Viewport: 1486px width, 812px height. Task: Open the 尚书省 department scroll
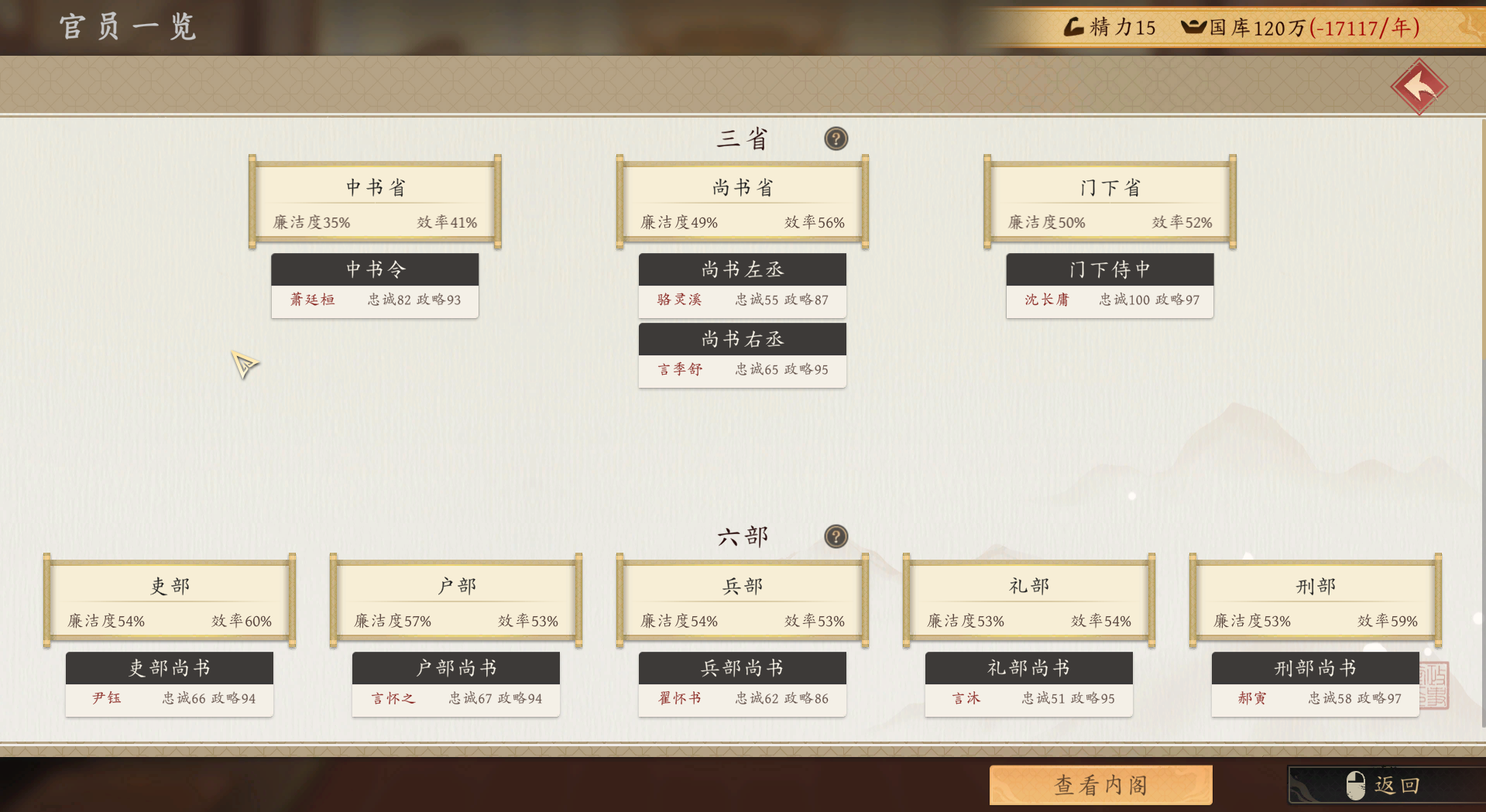point(741,187)
